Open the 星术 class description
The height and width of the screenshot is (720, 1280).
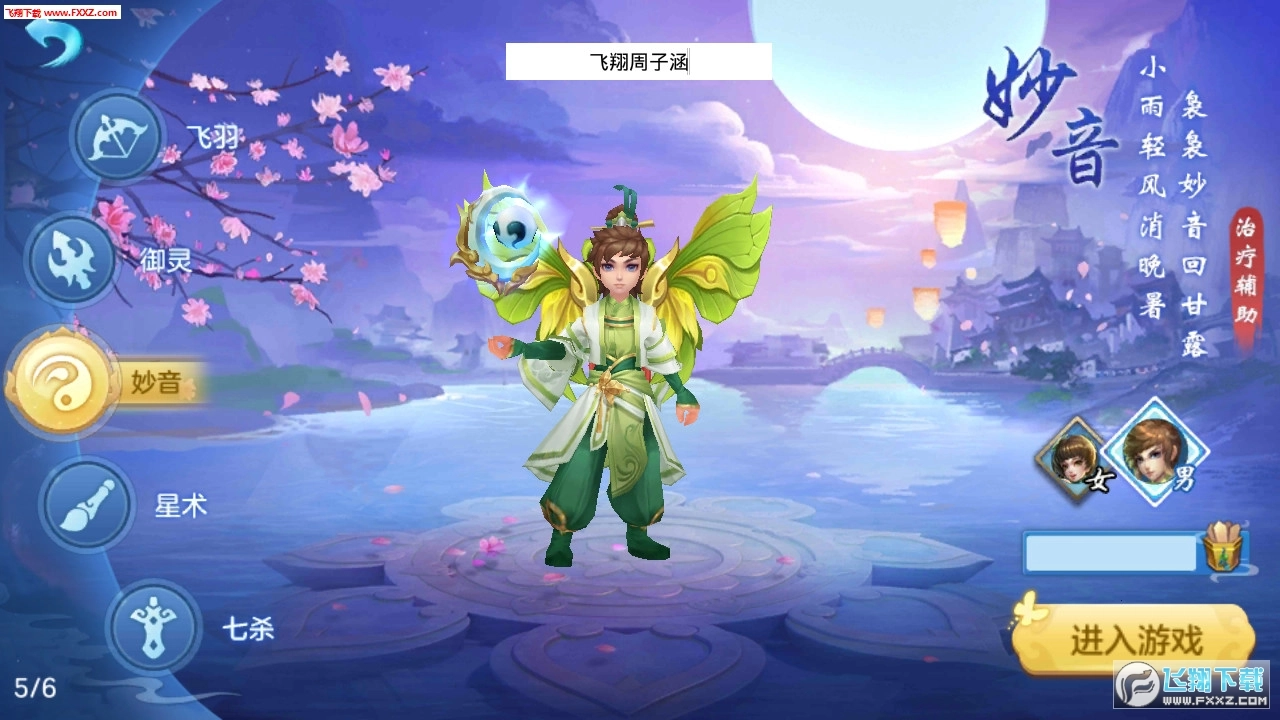[182, 505]
